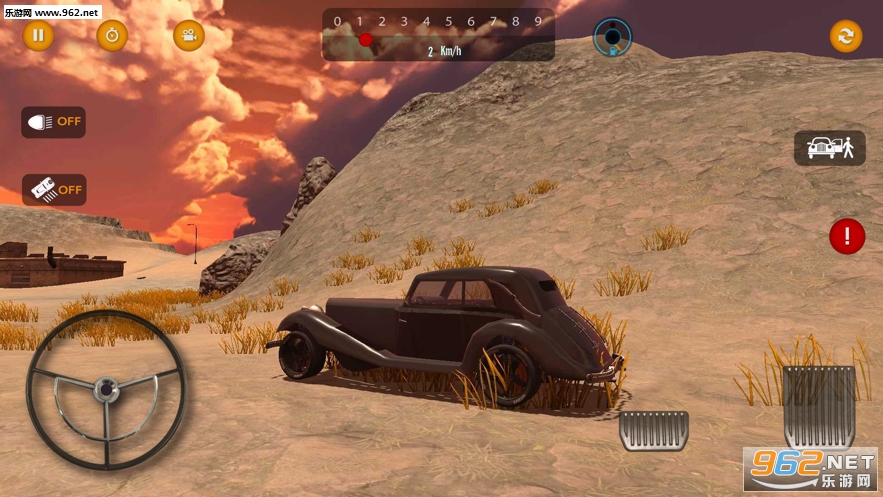
Task: Tap the small brake pedal
Action: pyautogui.click(x=654, y=430)
